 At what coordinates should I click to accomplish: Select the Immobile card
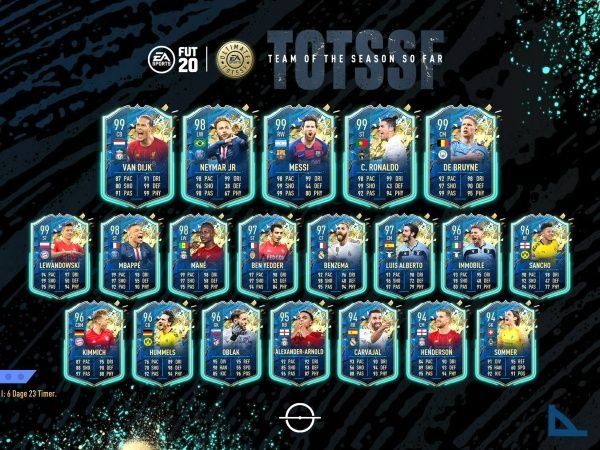tap(470, 256)
